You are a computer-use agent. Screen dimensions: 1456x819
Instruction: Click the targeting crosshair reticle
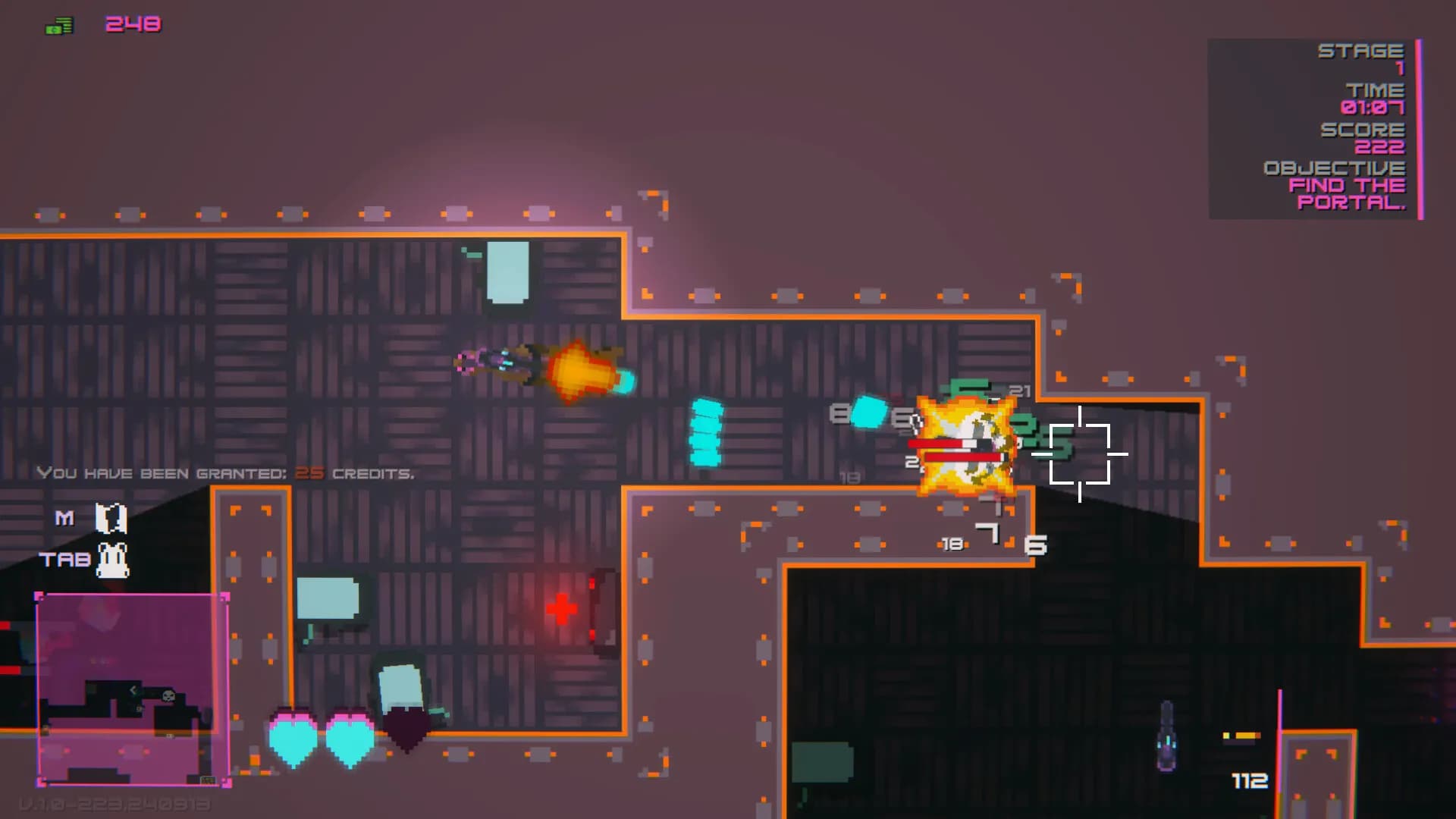click(x=1080, y=455)
